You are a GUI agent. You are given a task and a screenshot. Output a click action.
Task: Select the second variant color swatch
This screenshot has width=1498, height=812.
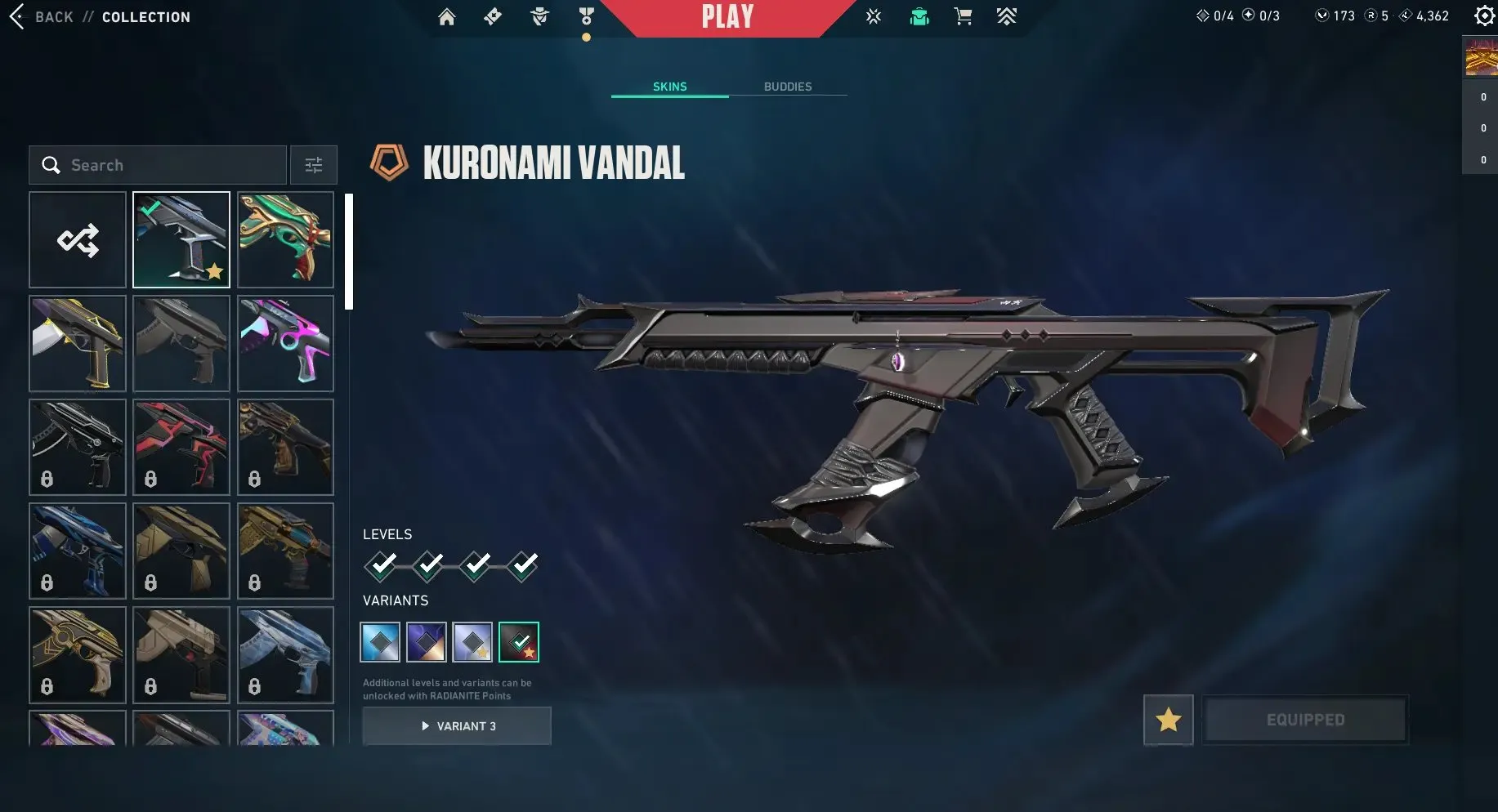427,642
